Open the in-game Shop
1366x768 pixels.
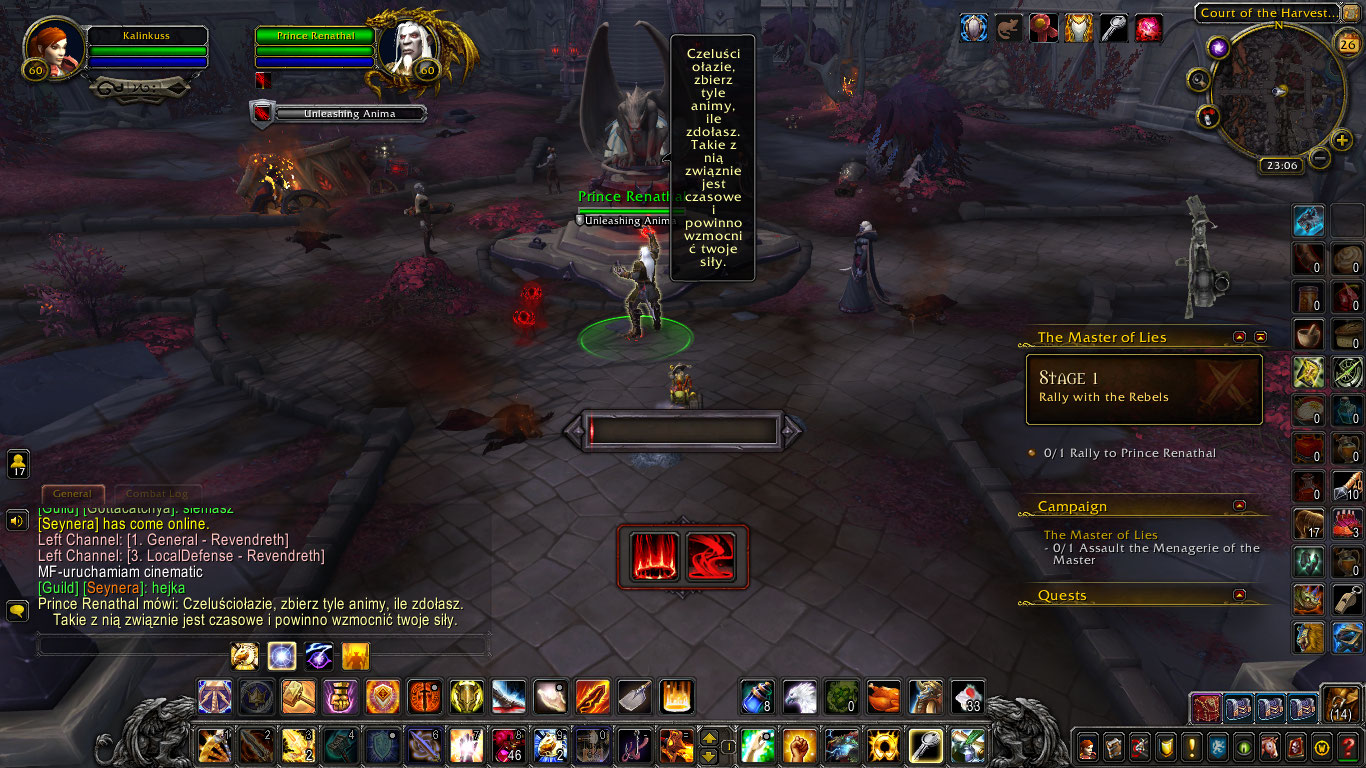[x=1319, y=747]
